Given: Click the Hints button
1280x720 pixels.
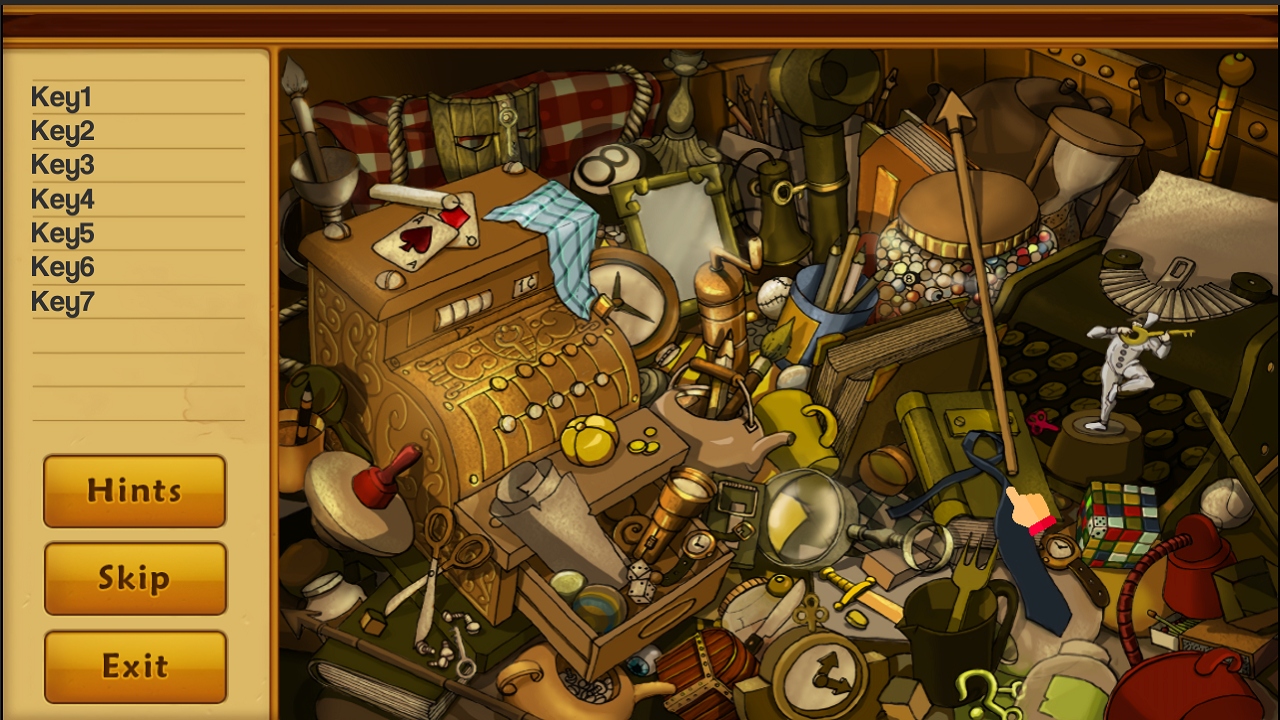Looking at the screenshot, I should click(x=134, y=491).
